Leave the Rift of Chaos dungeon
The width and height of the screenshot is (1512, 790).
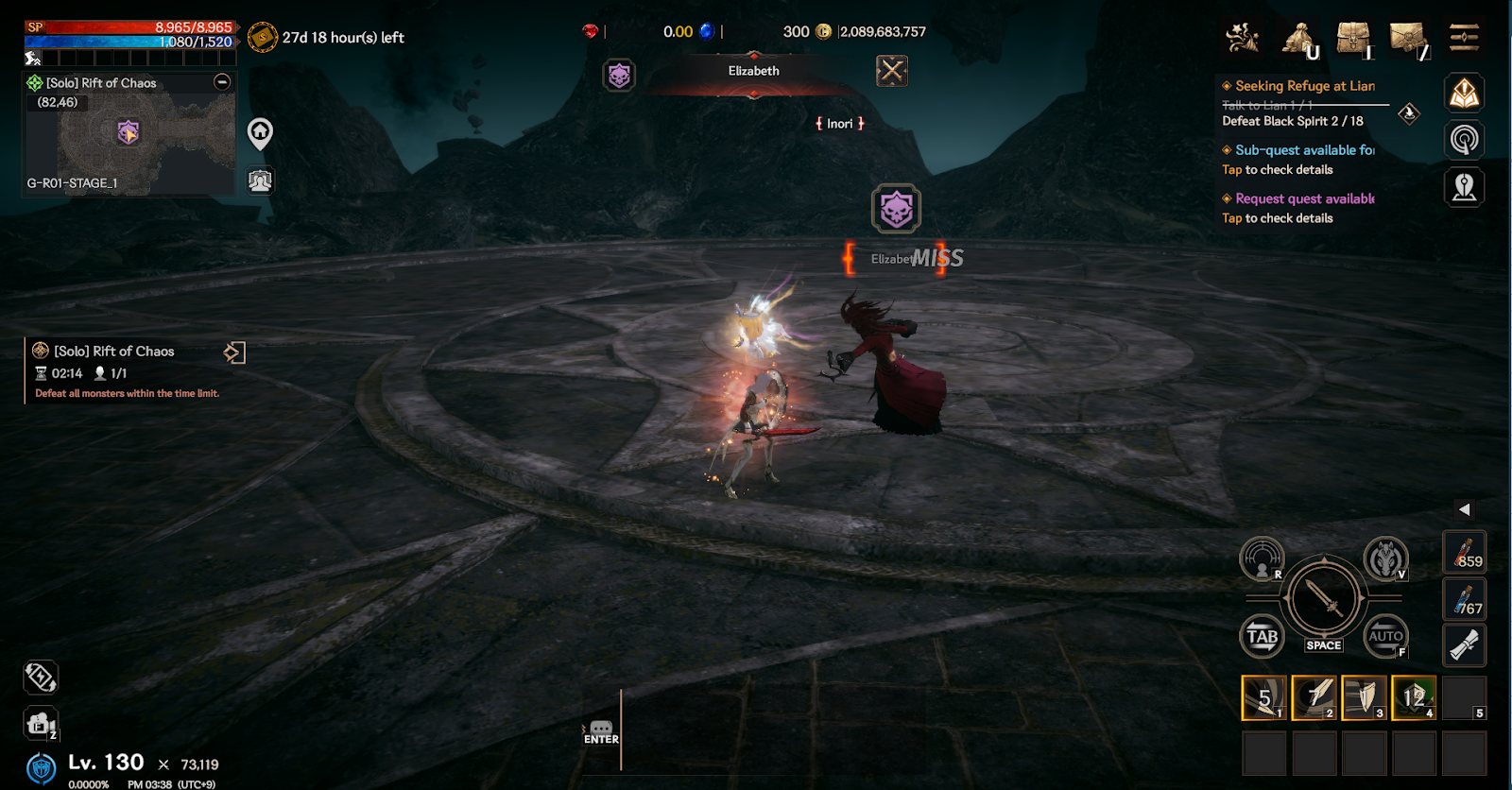pyautogui.click(x=234, y=352)
